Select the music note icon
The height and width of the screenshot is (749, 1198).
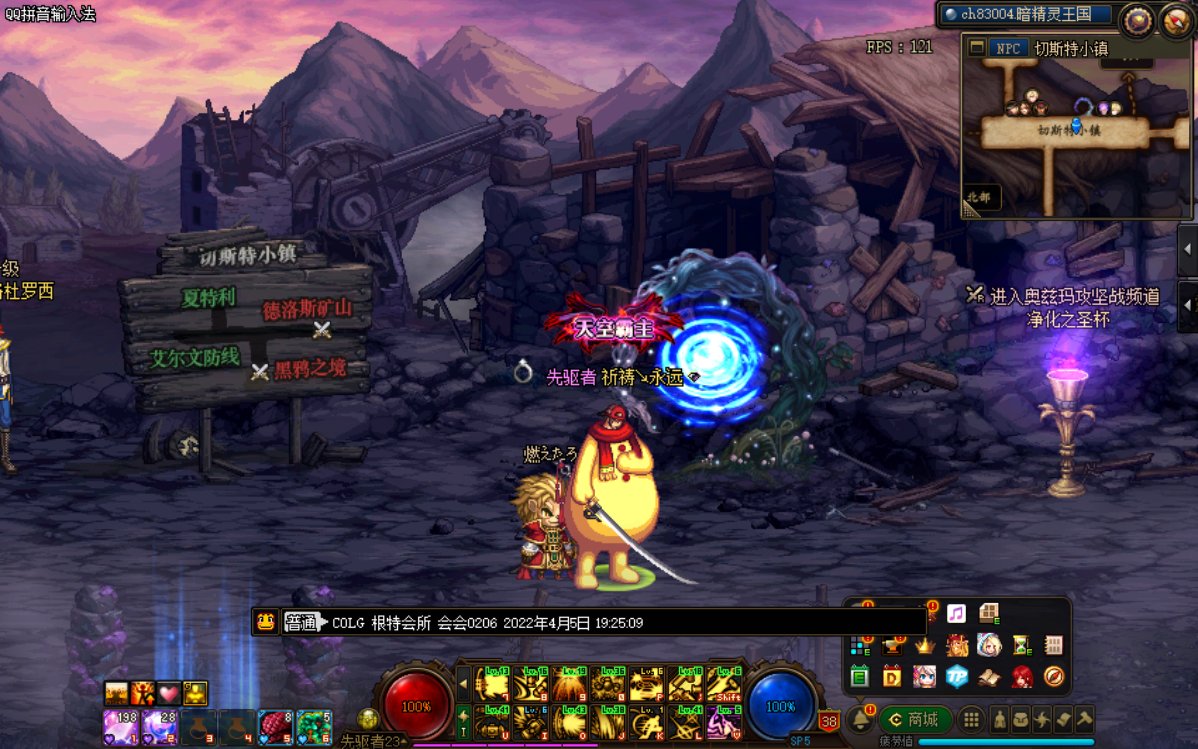coord(956,613)
